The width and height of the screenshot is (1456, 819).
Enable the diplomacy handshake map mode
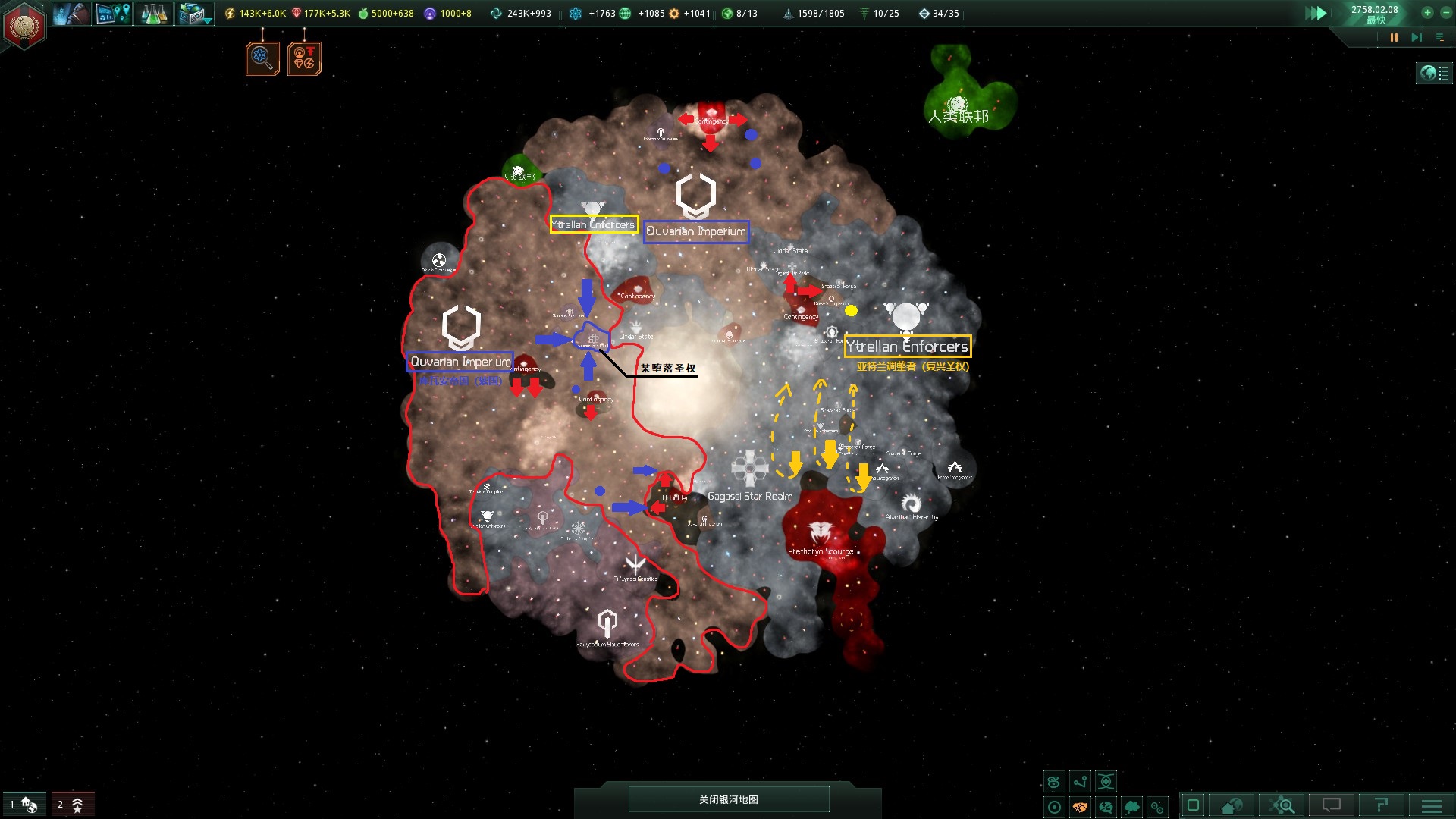(1080, 807)
